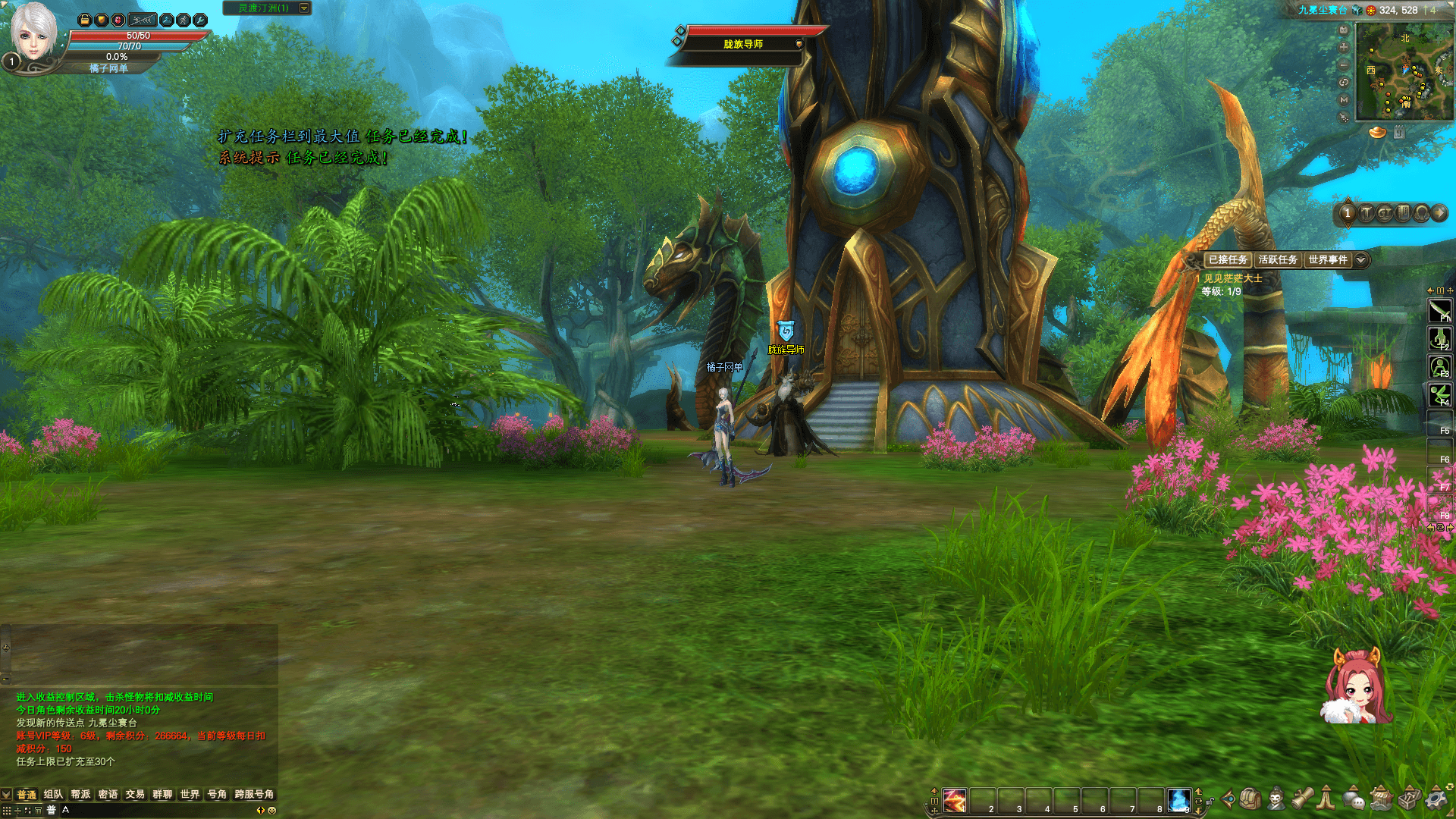Open the 世界事件 tab
The height and width of the screenshot is (819, 1456).
tap(1328, 259)
